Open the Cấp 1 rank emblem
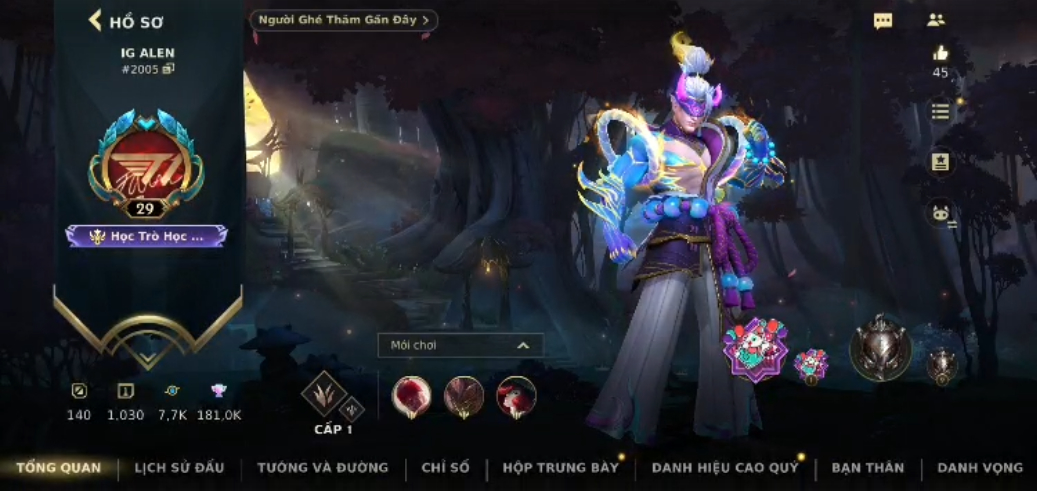Image resolution: width=1037 pixels, height=491 pixels. 325,395
